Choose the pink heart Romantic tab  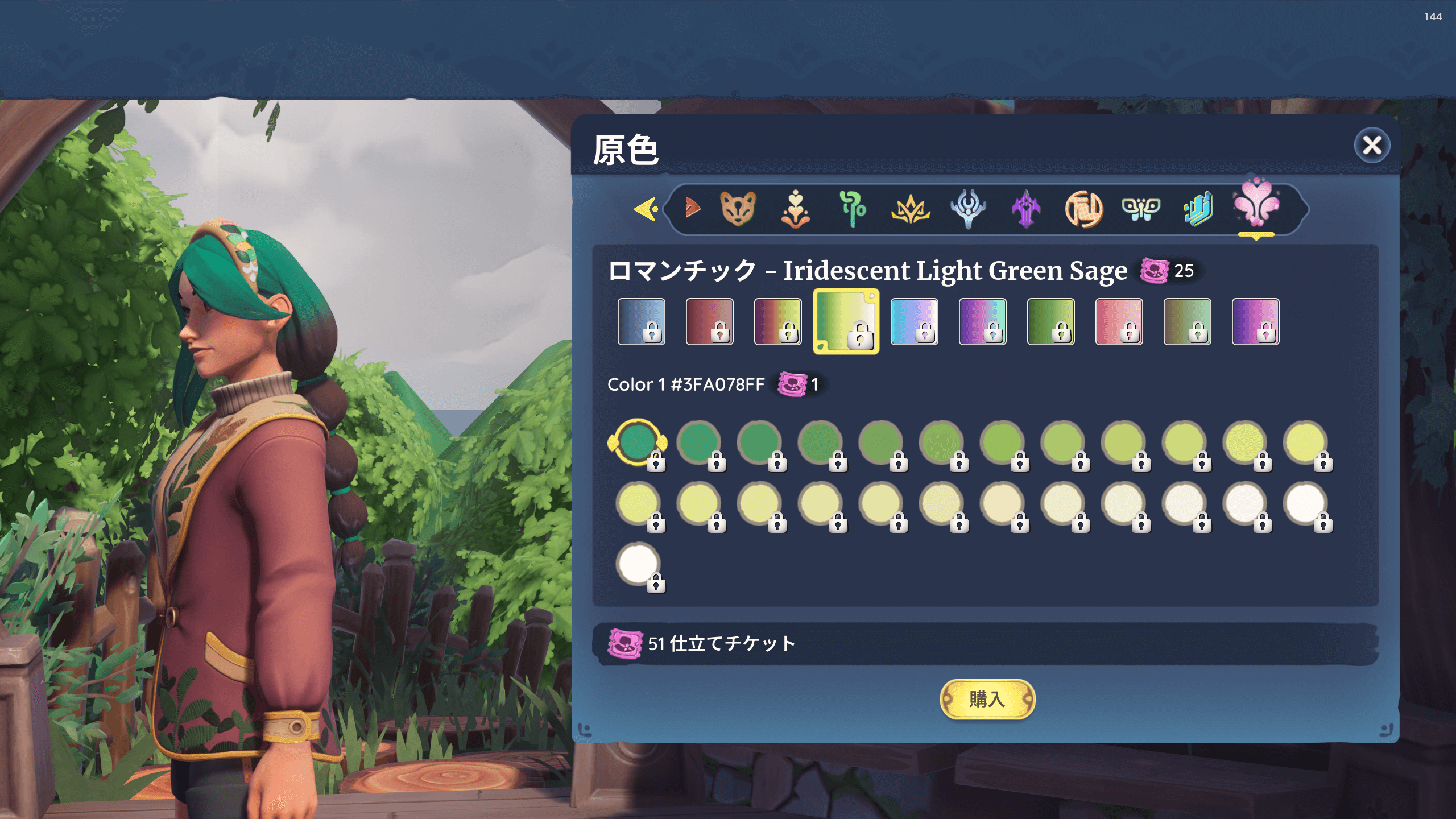1256,206
